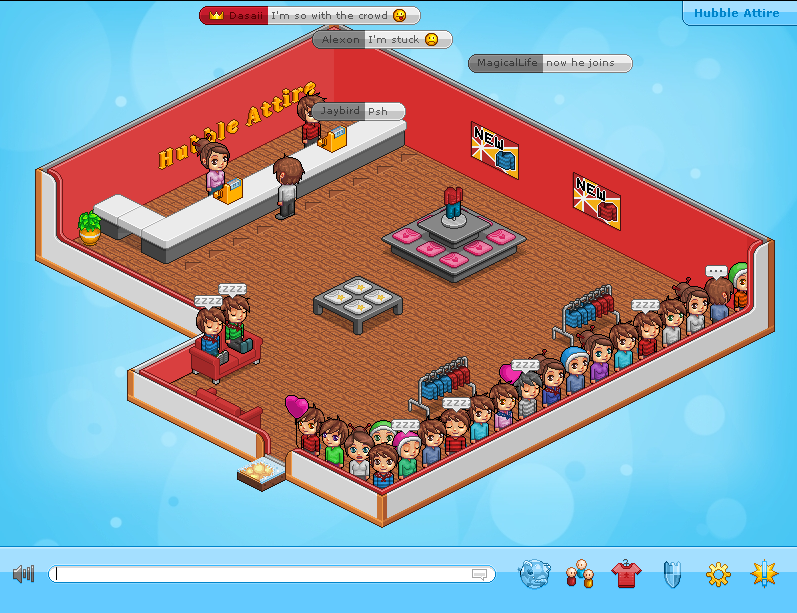The image size is (797, 613).
Task: Focus the chat text input bar
Action: (260, 574)
